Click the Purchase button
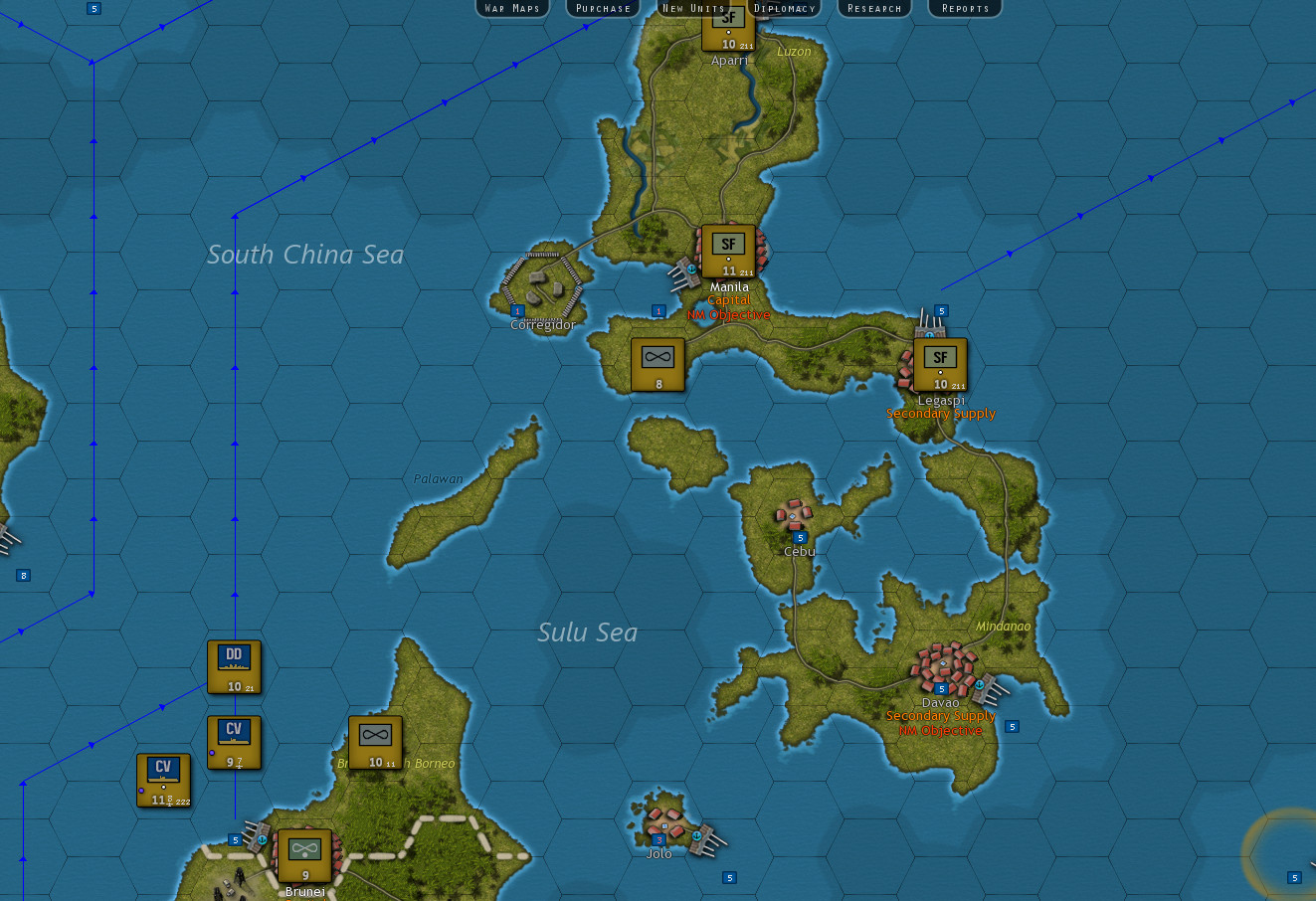1316x901 pixels. coord(602,8)
